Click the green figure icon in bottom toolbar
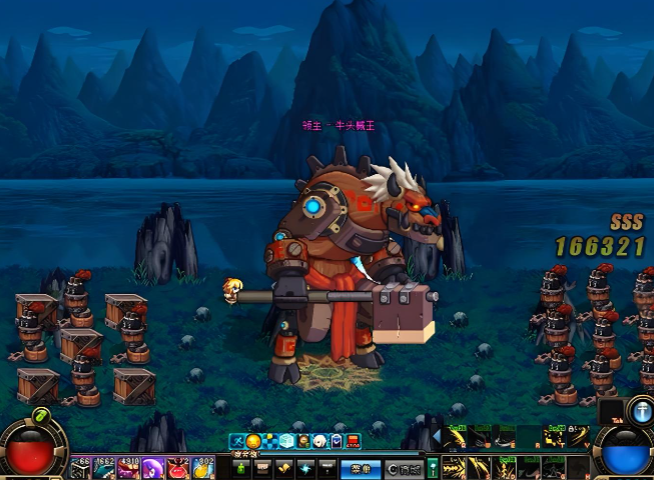Viewport: 654px width, 480px height. point(242,467)
